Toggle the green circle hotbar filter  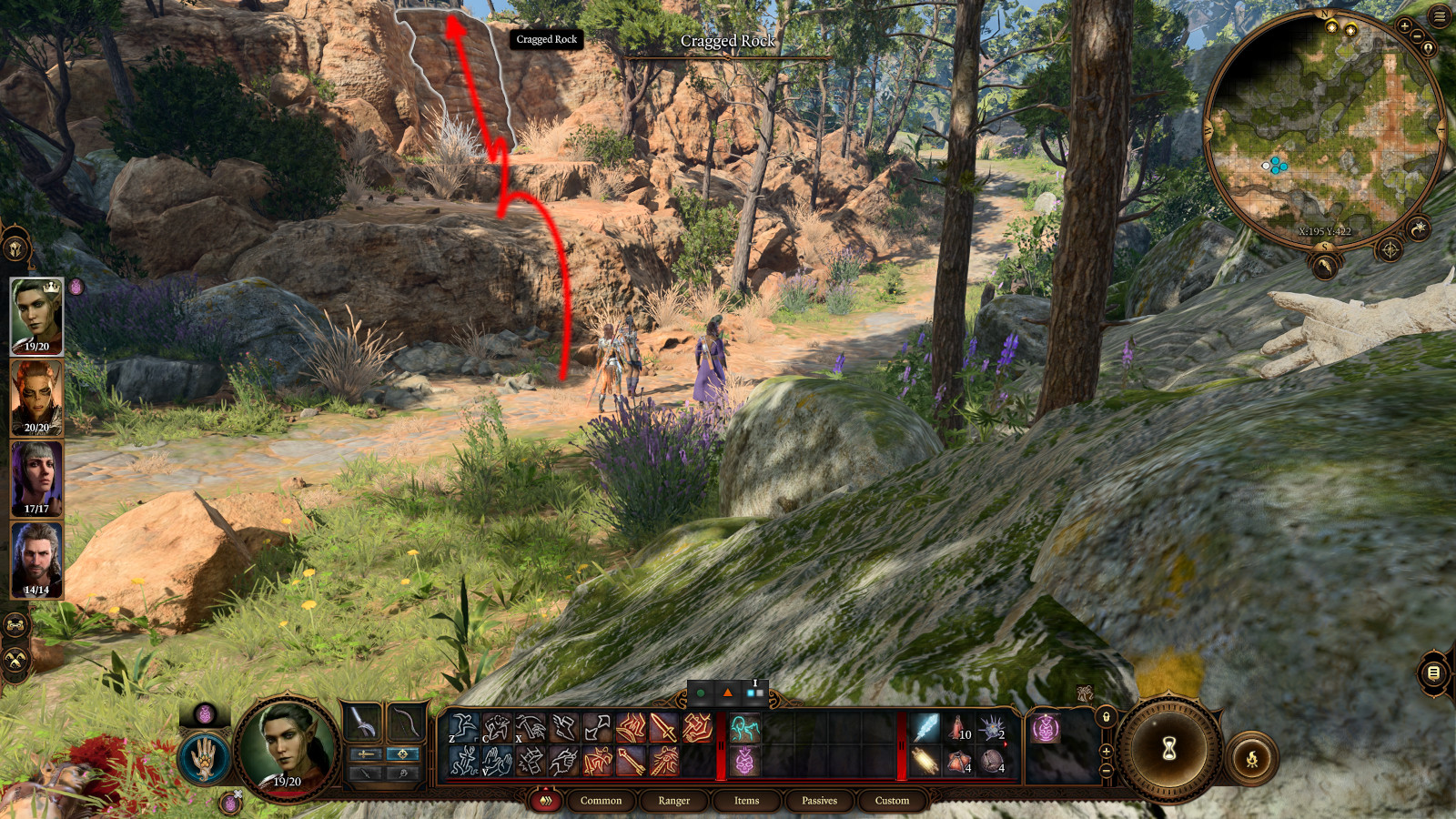pyautogui.click(x=701, y=693)
